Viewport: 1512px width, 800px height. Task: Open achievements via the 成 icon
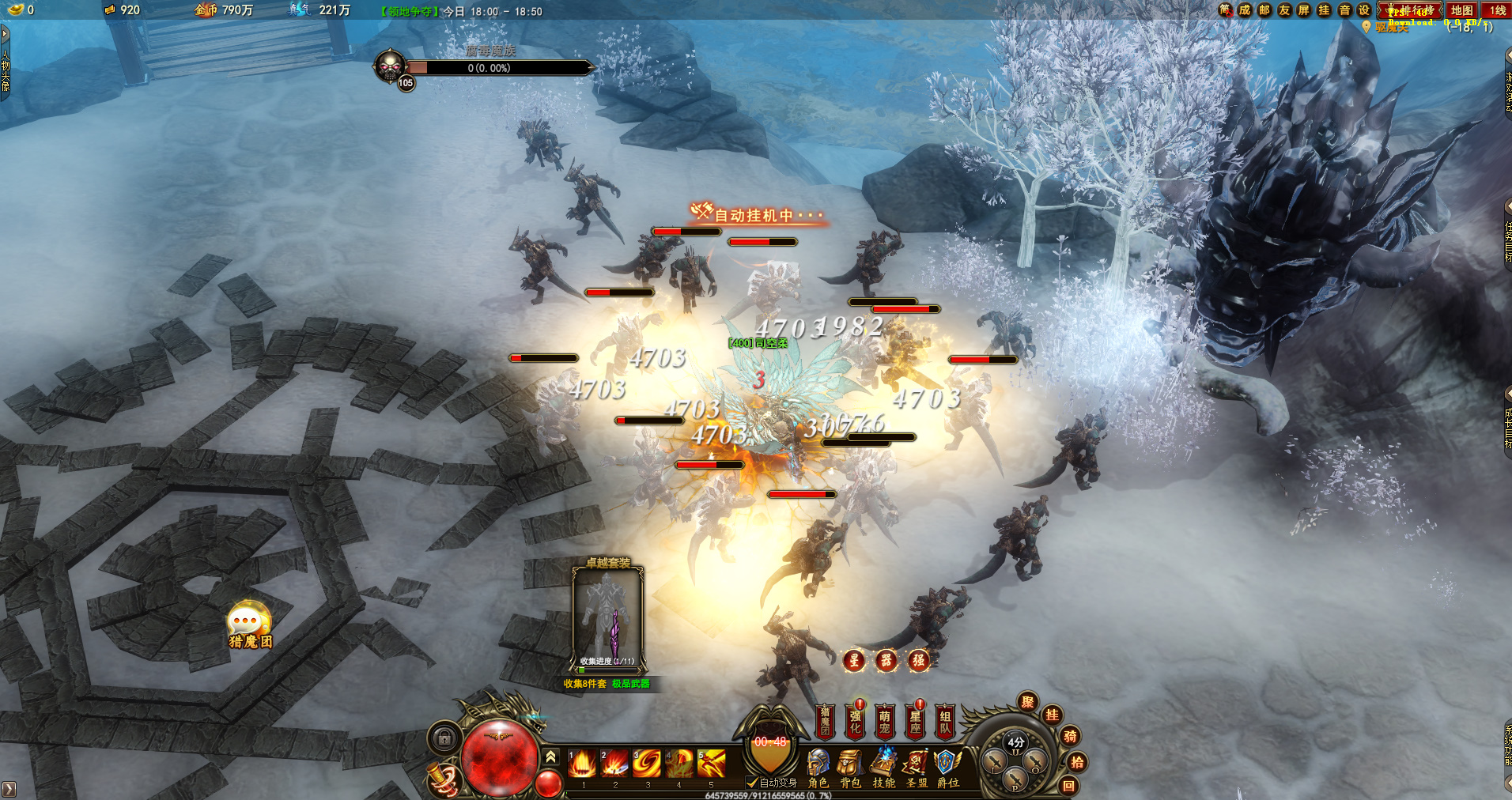tap(1245, 10)
